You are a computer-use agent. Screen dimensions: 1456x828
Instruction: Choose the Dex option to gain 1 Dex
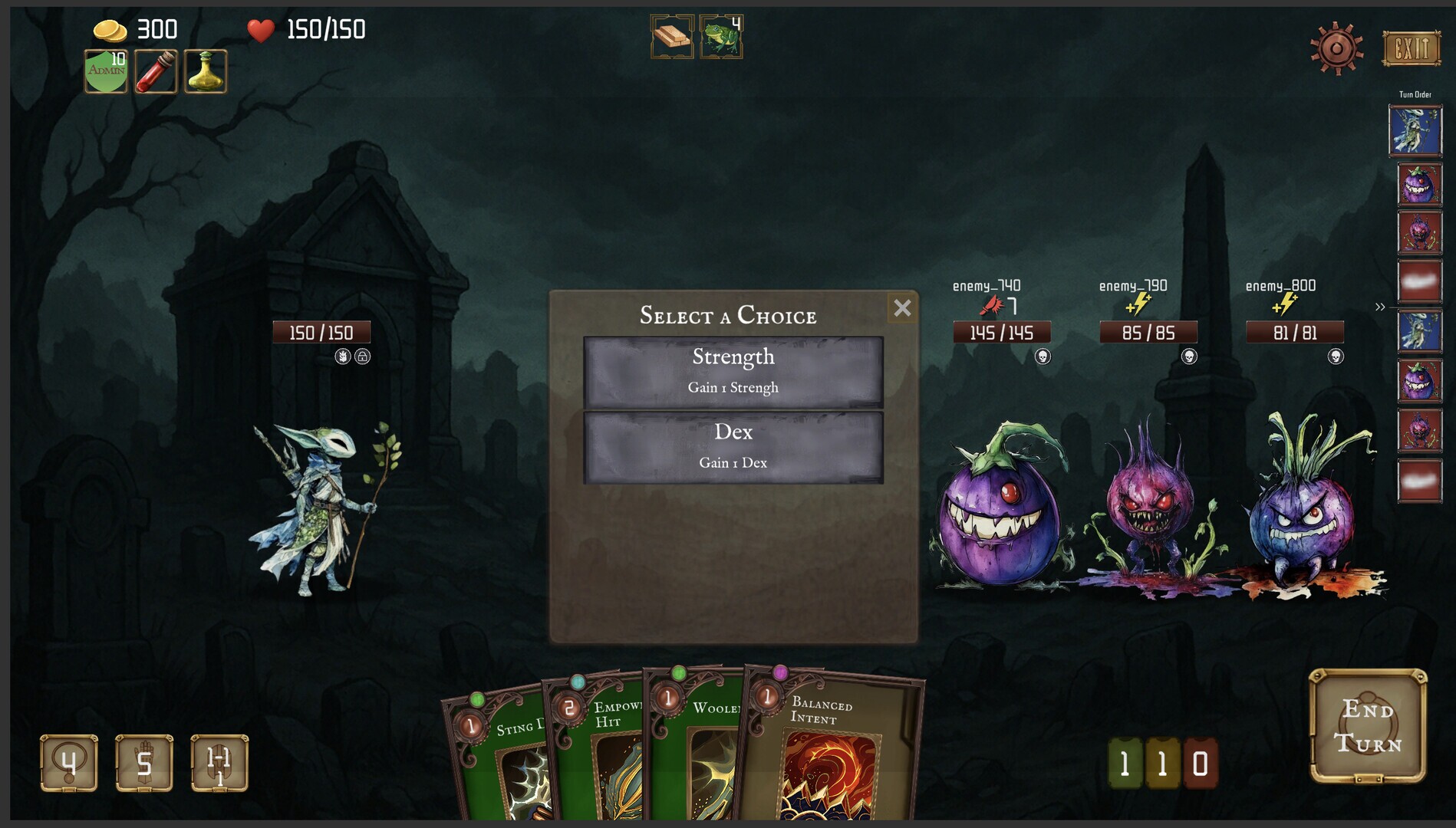point(733,445)
